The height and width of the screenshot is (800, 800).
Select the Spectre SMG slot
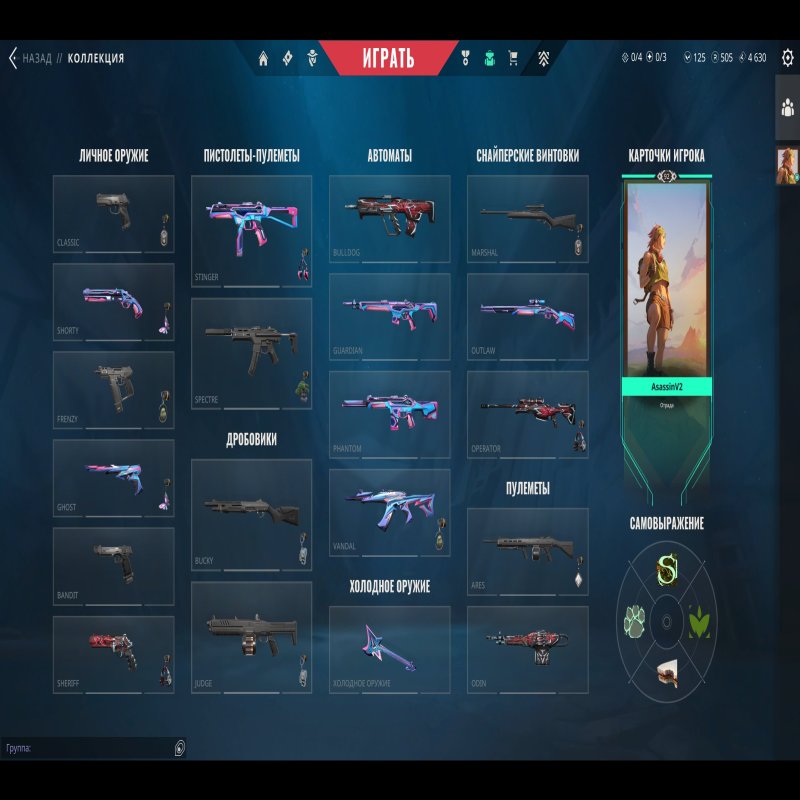coord(251,352)
